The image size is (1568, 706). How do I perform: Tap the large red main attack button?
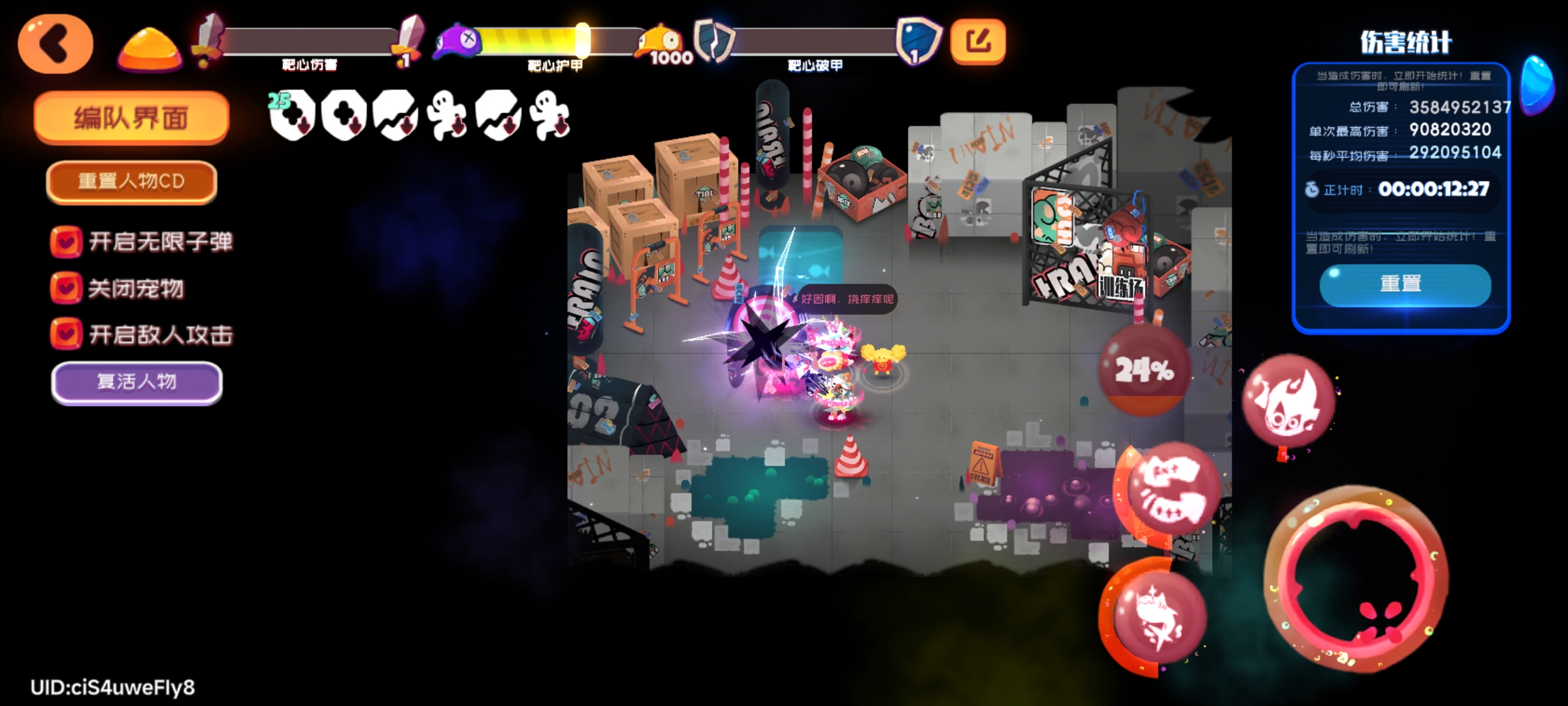click(1356, 579)
